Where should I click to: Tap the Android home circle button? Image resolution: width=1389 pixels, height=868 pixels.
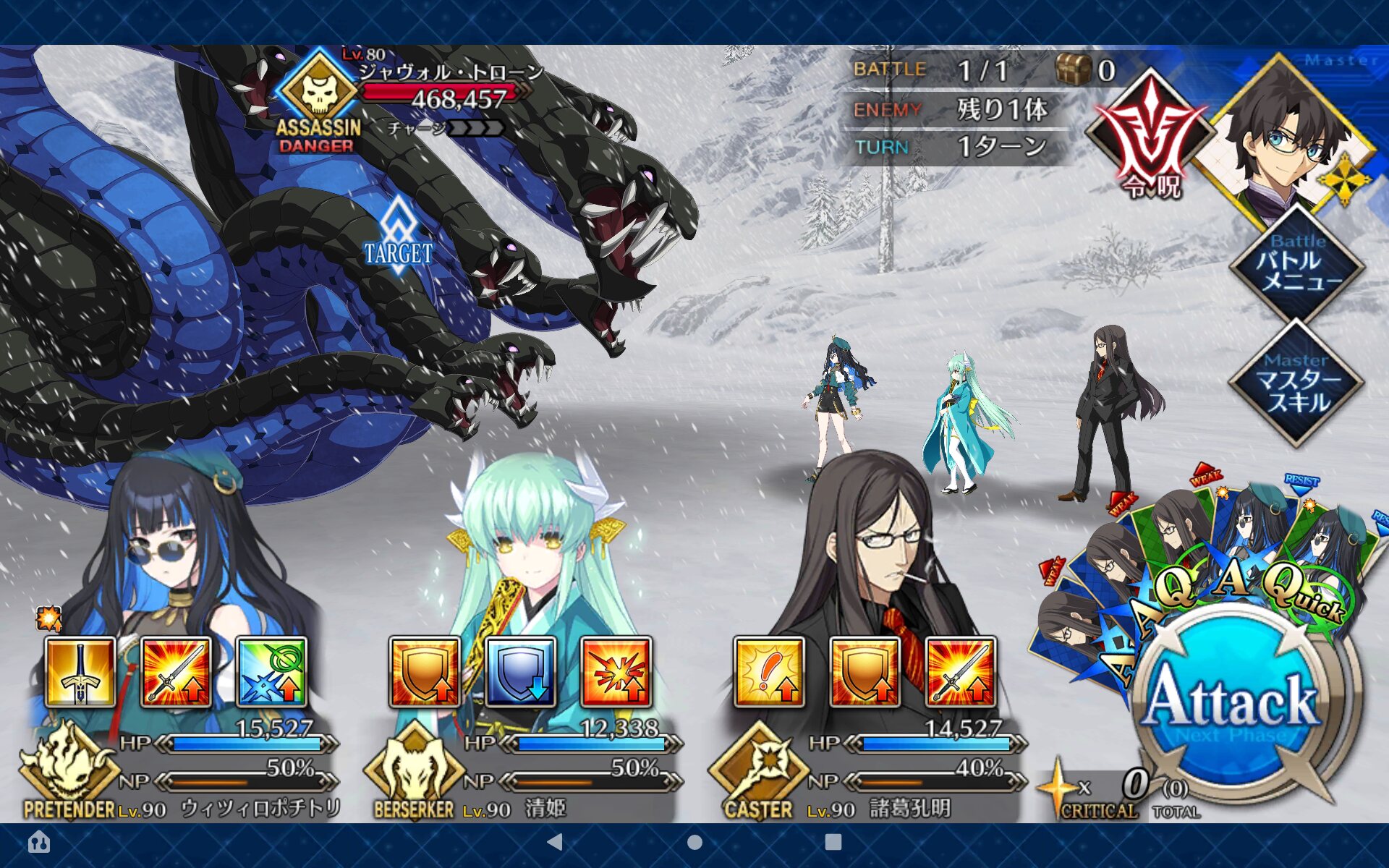(x=694, y=842)
